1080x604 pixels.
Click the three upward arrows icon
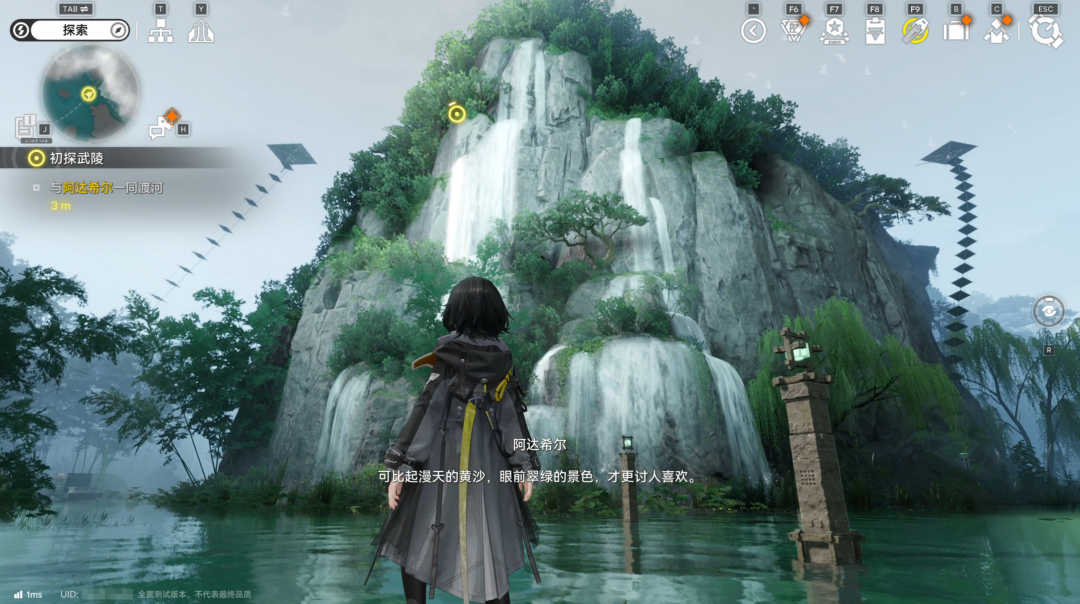coord(201,31)
